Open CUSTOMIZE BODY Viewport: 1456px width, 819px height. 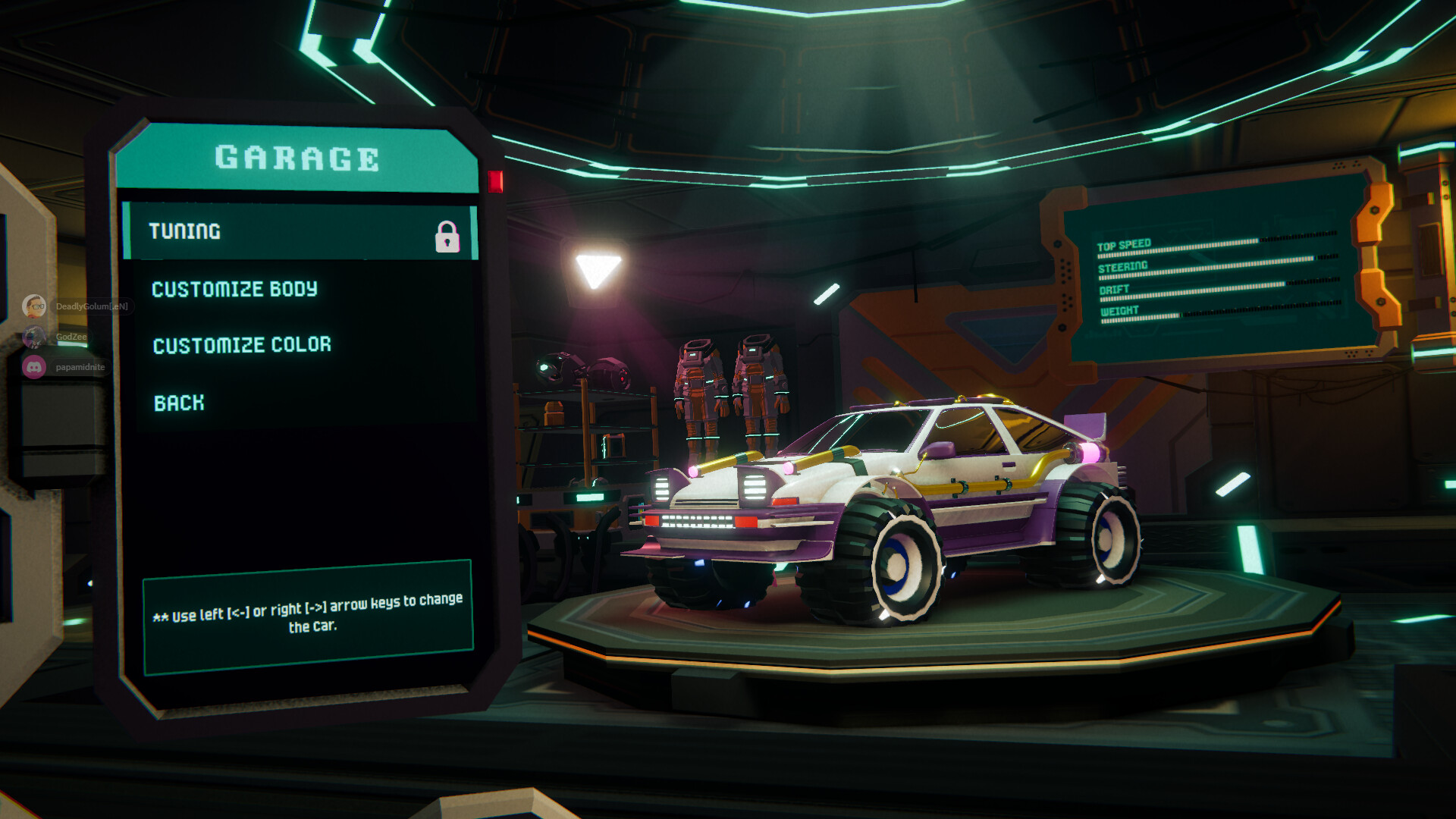coord(236,289)
